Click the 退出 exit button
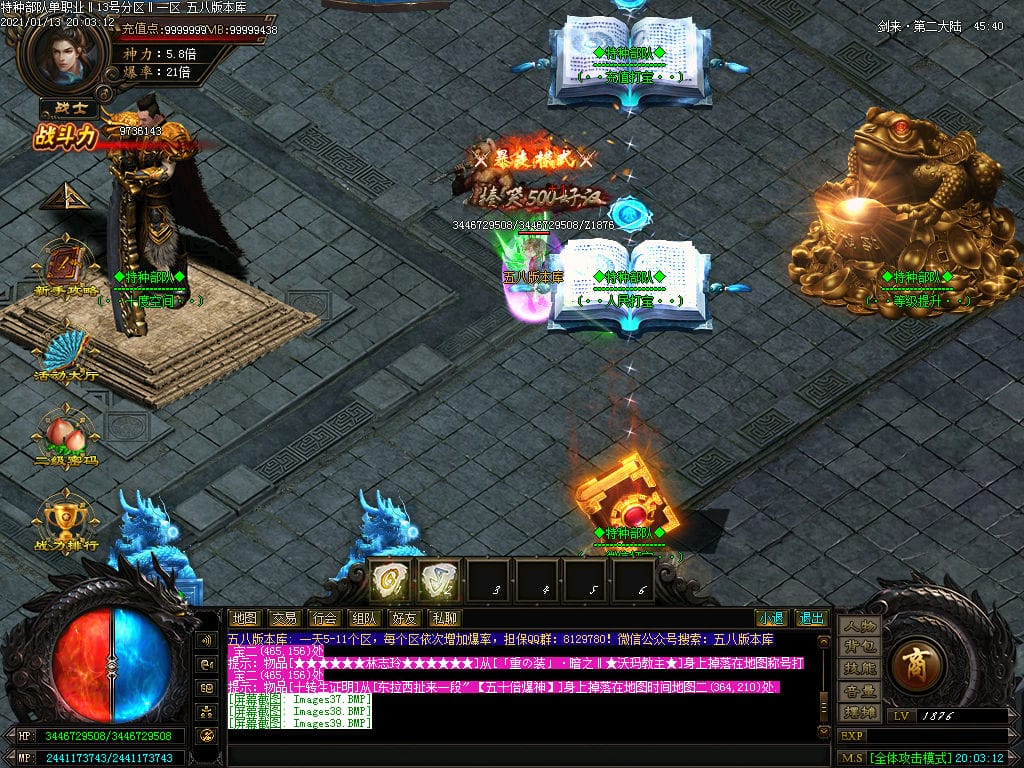 (811, 618)
